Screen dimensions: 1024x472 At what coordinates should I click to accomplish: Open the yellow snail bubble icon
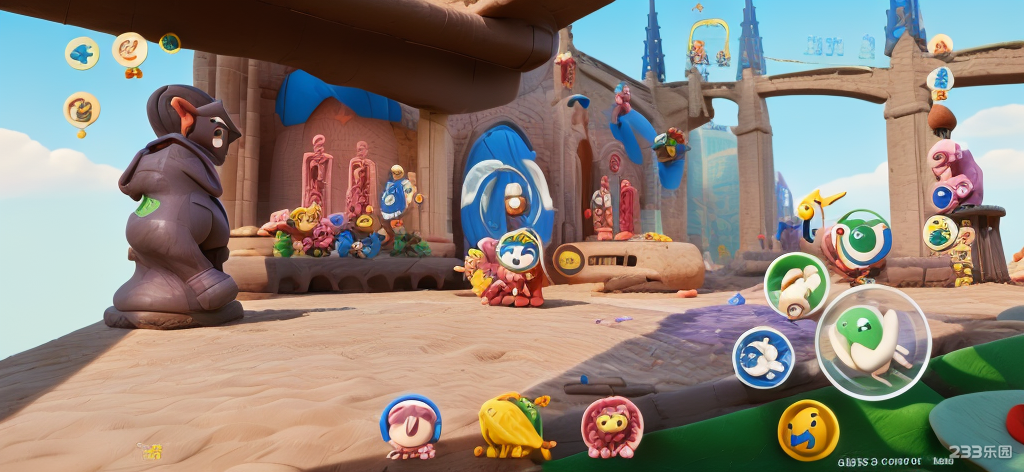coord(81,109)
